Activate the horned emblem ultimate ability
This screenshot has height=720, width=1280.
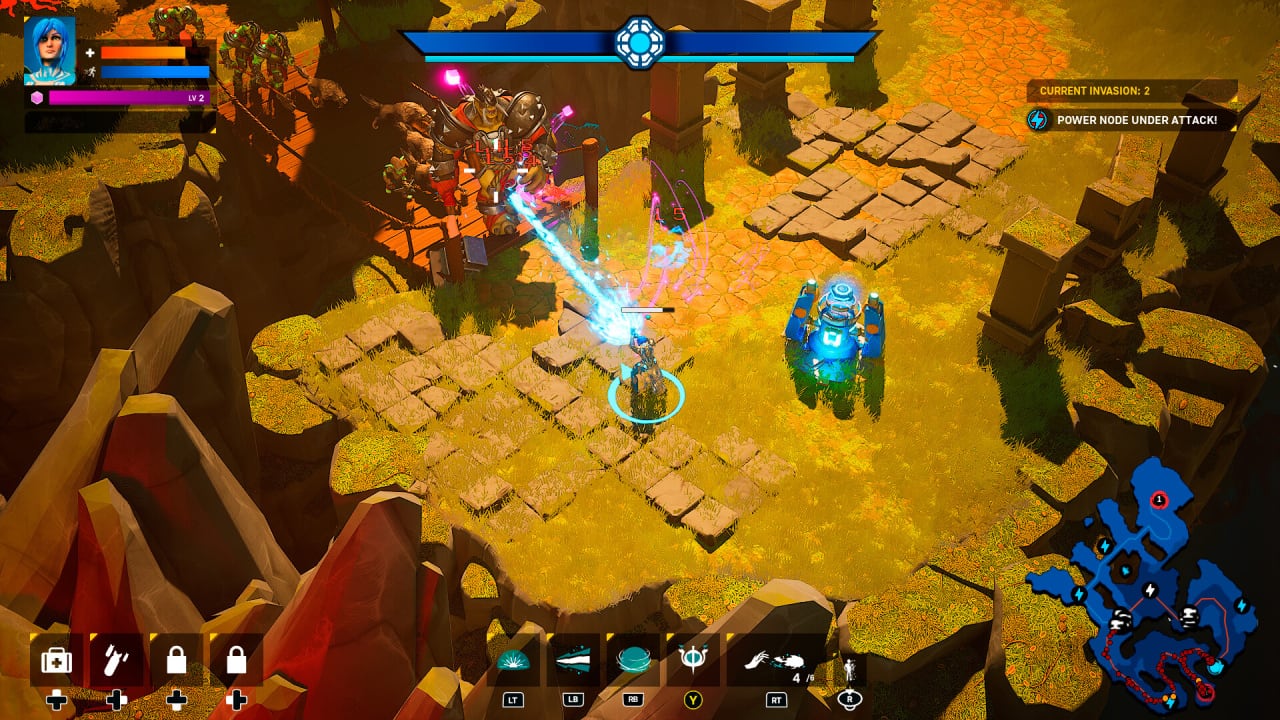coord(691,660)
